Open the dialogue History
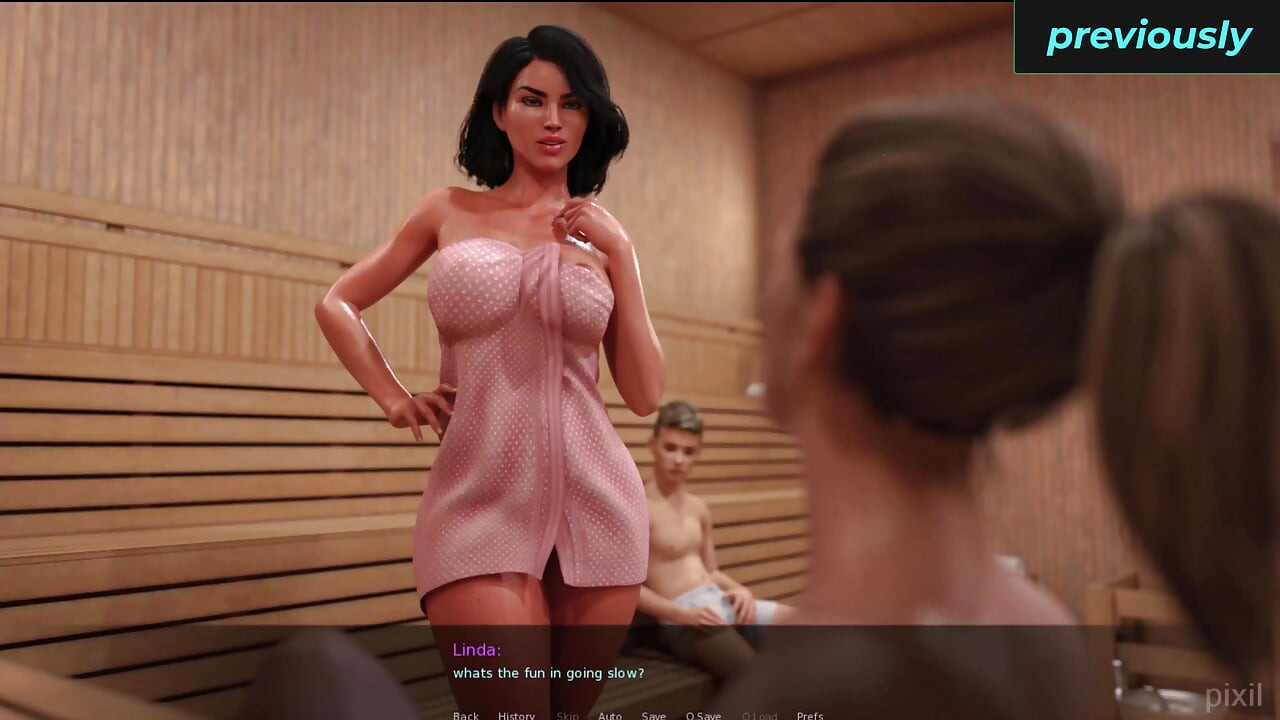 click(516, 715)
